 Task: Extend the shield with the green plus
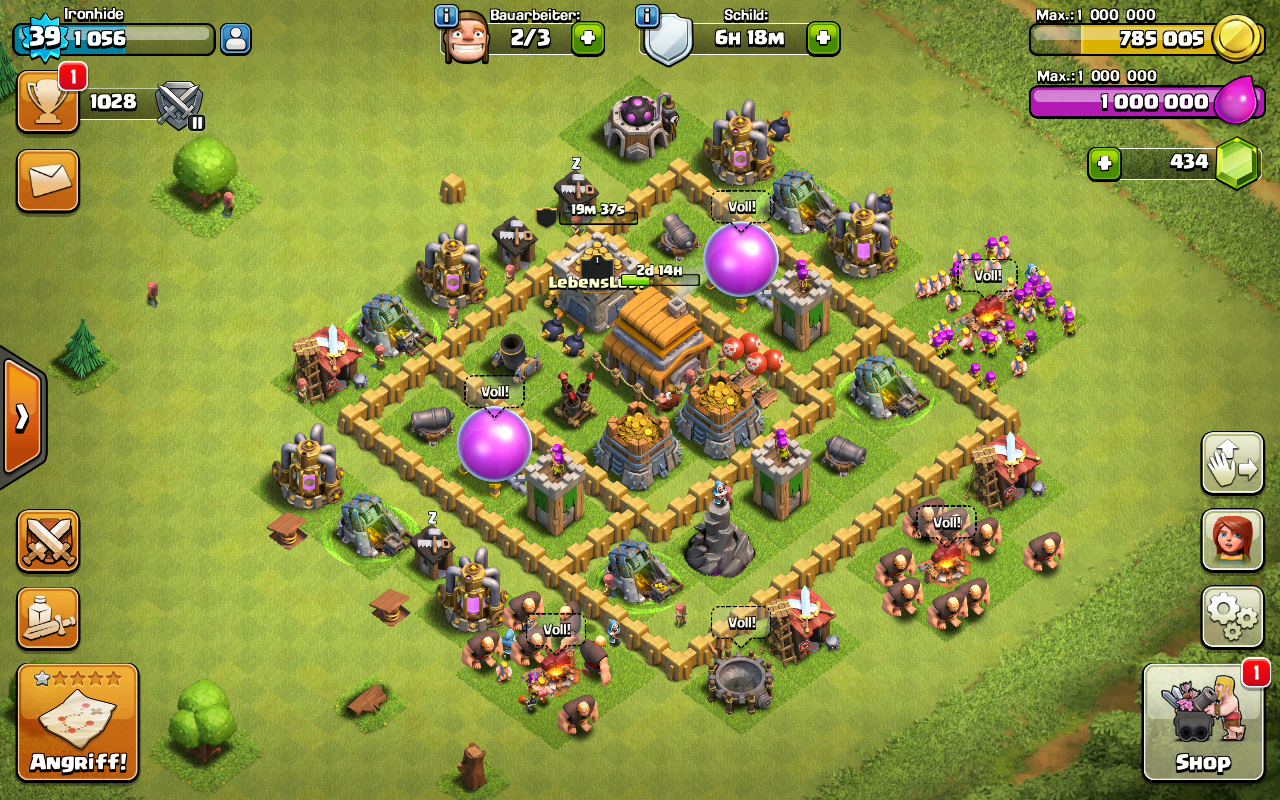(x=823, y=39)
